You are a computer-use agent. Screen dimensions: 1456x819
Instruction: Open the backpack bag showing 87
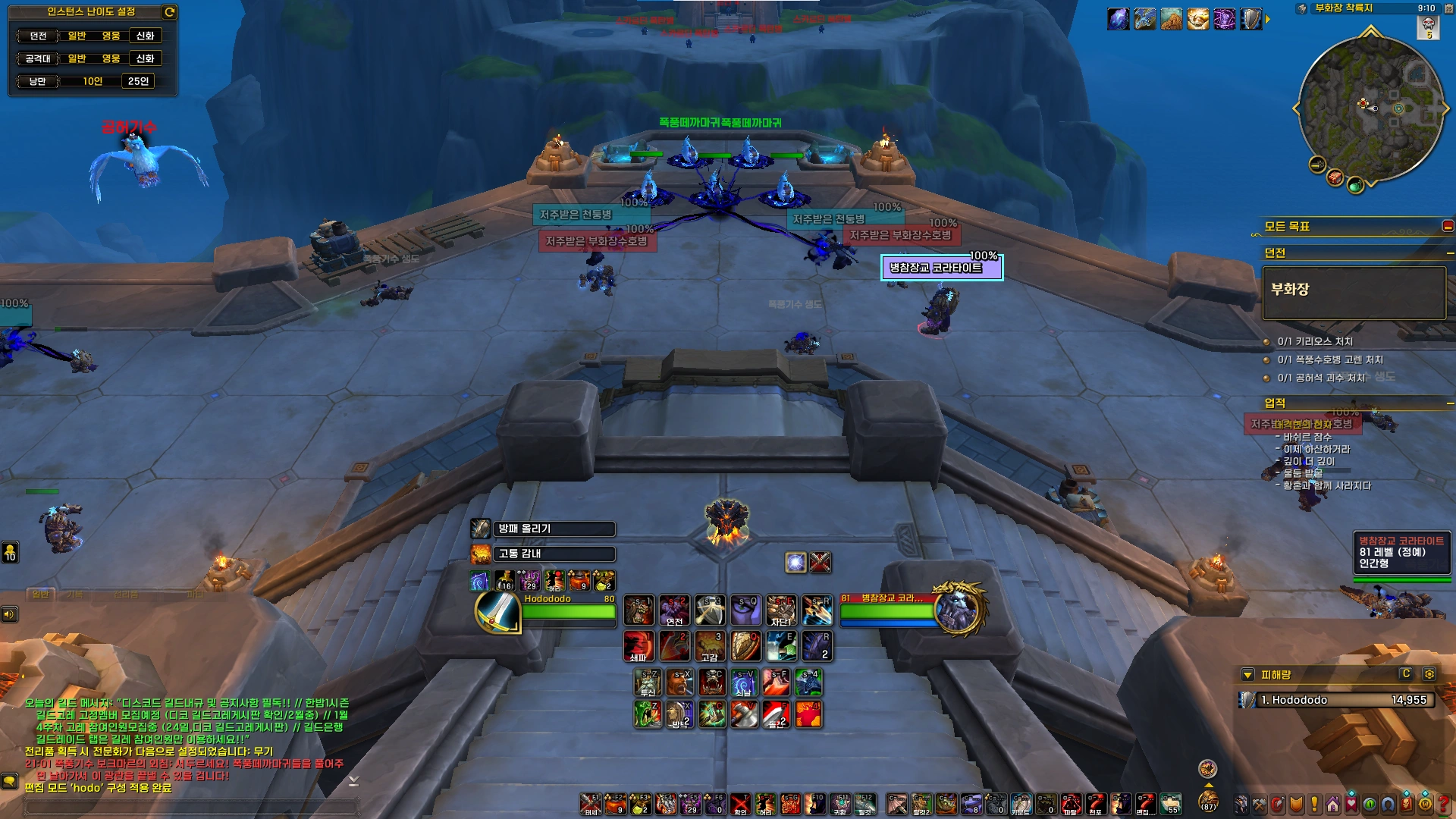[x=1208, y=802]
